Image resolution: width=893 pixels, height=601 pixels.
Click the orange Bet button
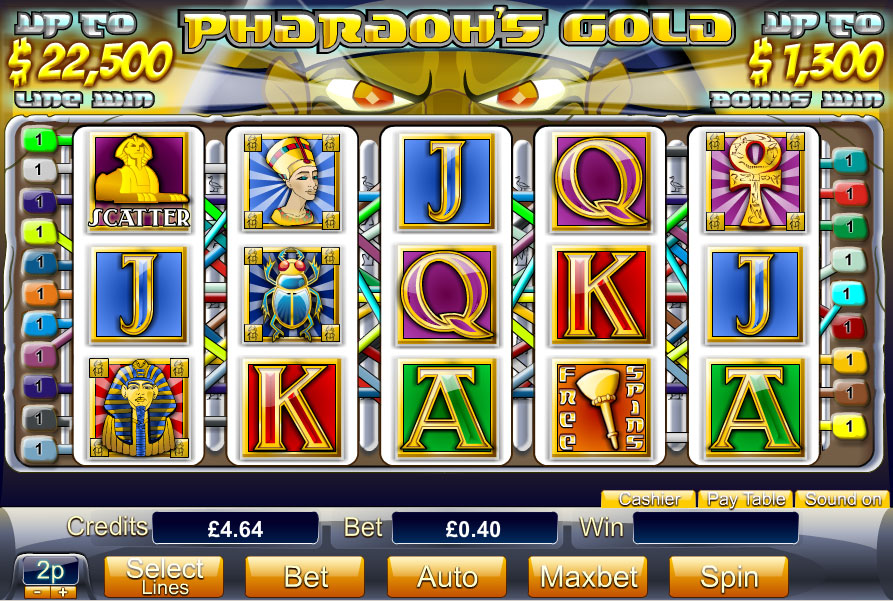click(x=305, y=577)
